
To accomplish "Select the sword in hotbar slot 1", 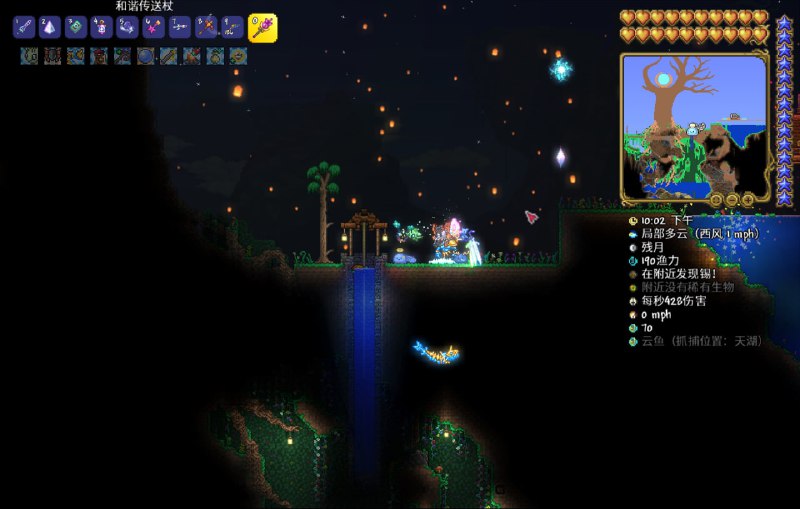I will 24,28.
